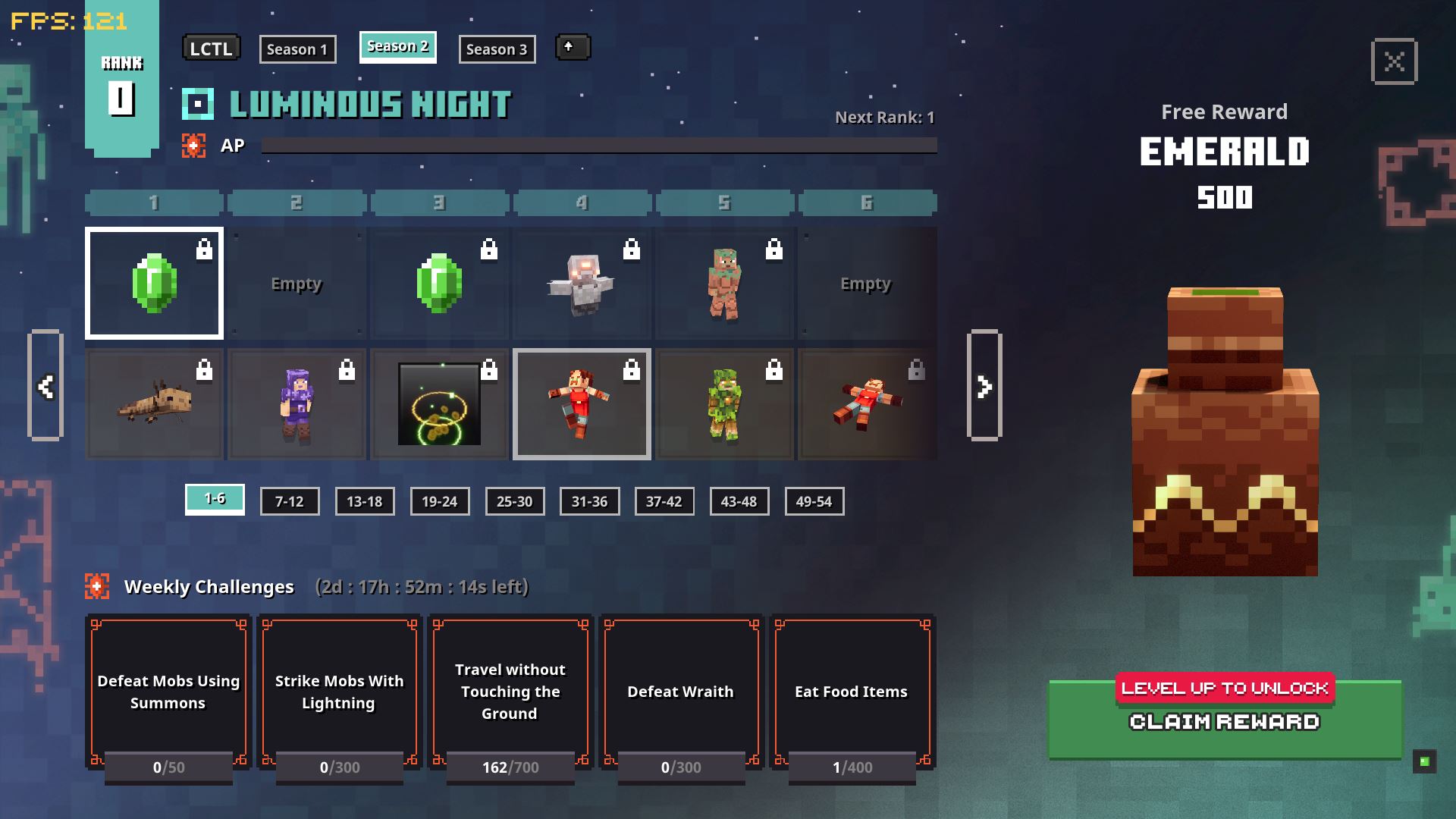The width and height of the screenshot is (1456, 819).
Task: Click the Weekly Challenges flame icon
Action: [x=97, y=585]
